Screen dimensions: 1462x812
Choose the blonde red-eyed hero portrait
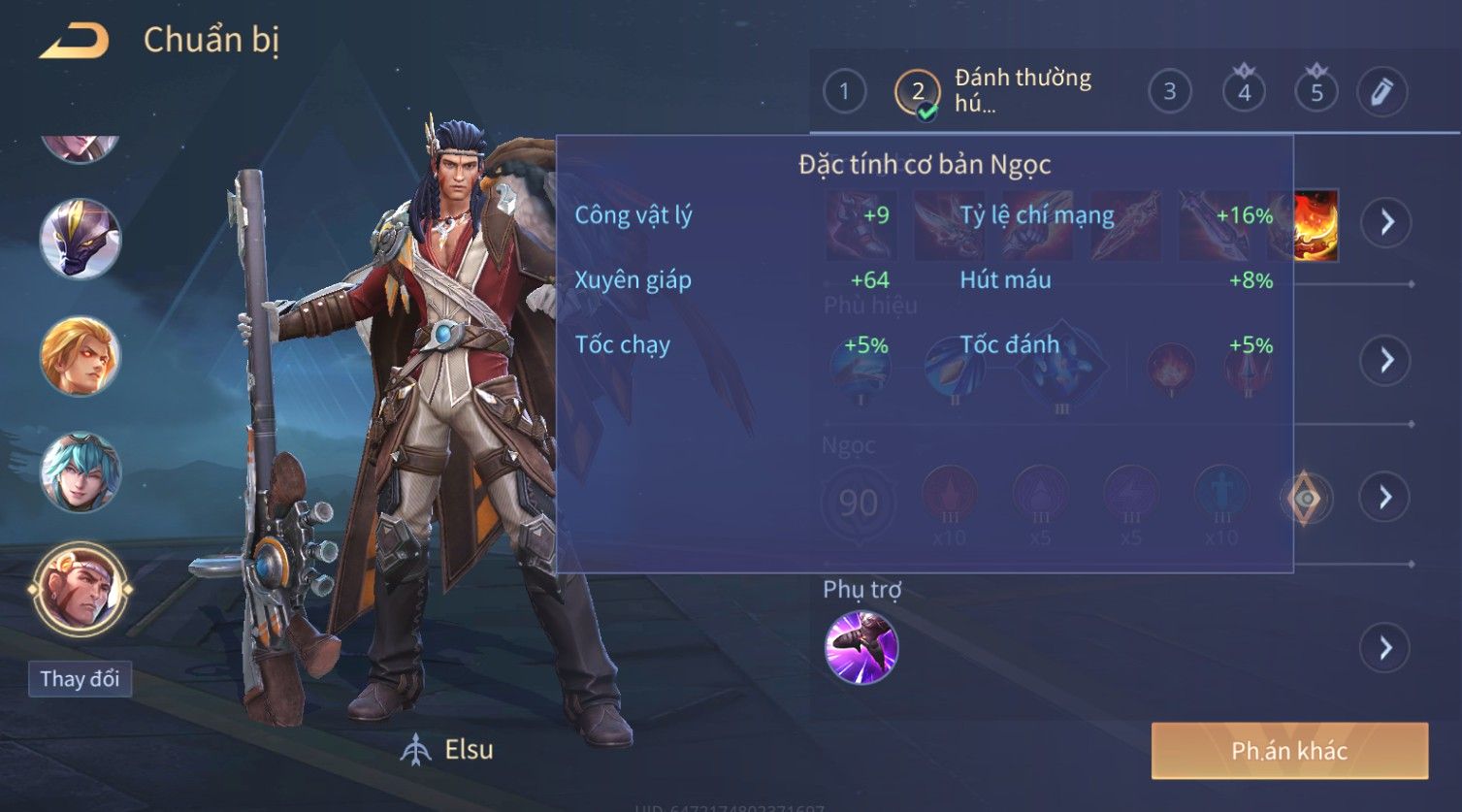point(81,356)
